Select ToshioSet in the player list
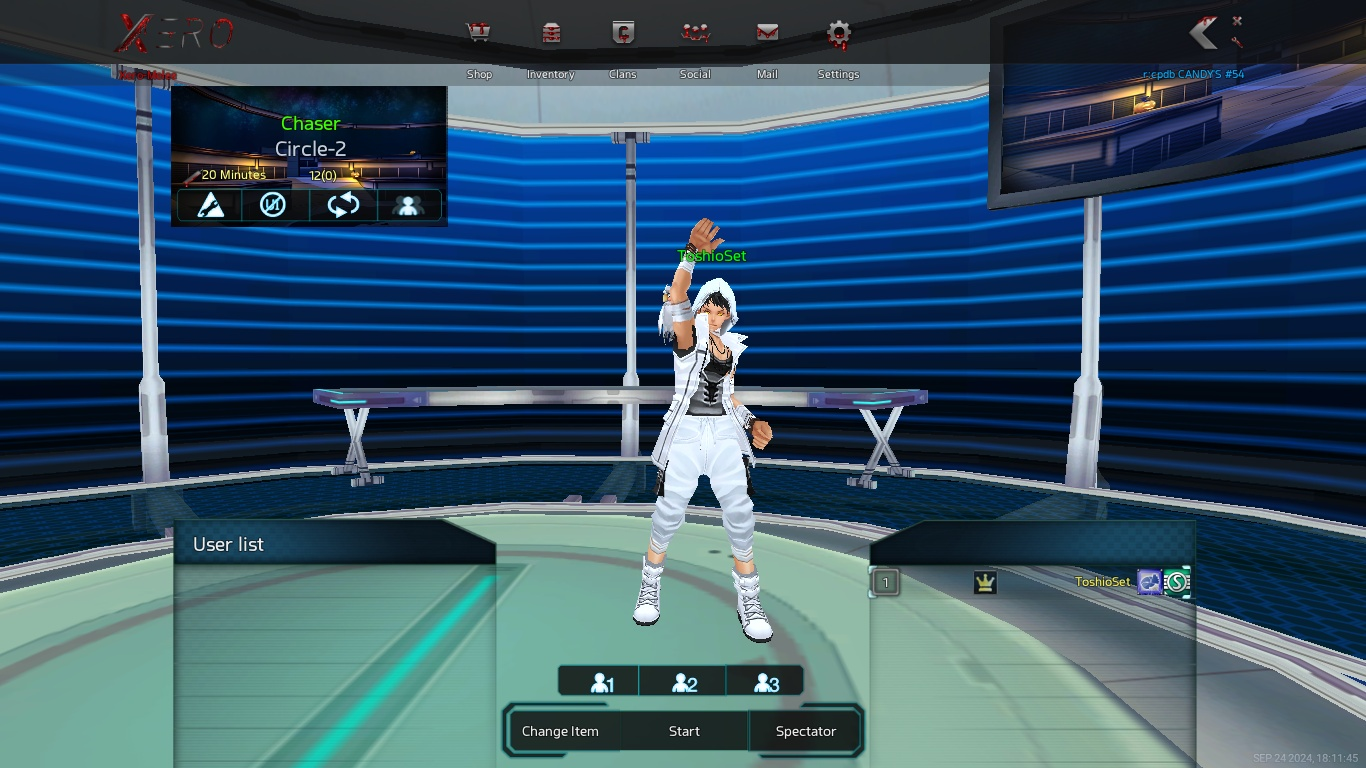The width and height of the screenshot is (1366, 768). (x=1102, y=582)
